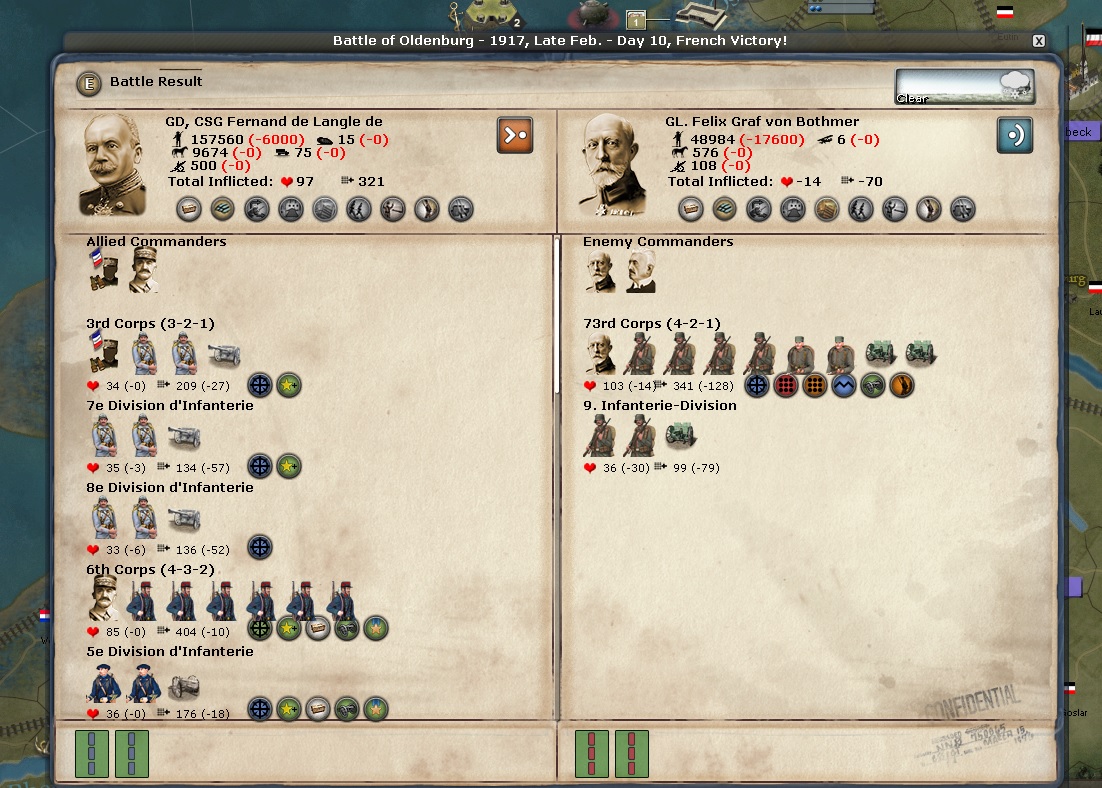
Task: Select the 8e Division d'Infanterie row
Action: point(169,488)
